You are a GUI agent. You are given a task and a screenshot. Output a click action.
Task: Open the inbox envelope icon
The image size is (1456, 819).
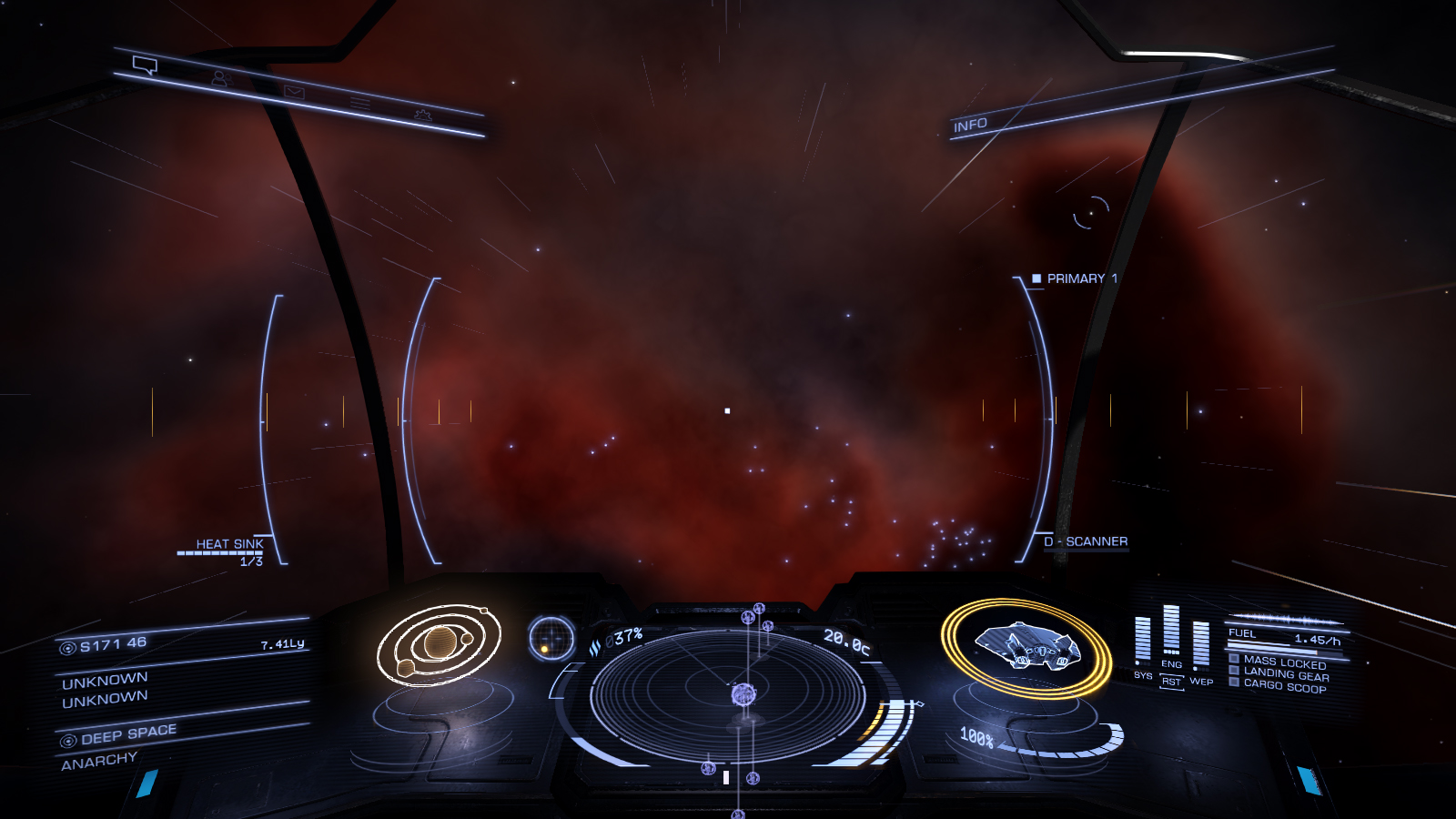coord(293,91)
